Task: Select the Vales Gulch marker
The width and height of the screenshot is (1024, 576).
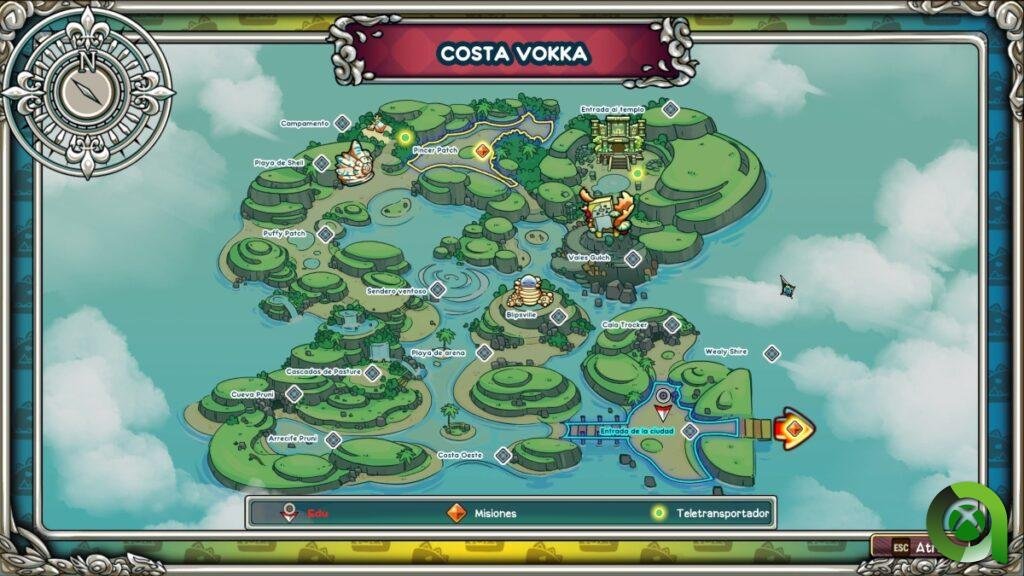Action: click(633, 259)
